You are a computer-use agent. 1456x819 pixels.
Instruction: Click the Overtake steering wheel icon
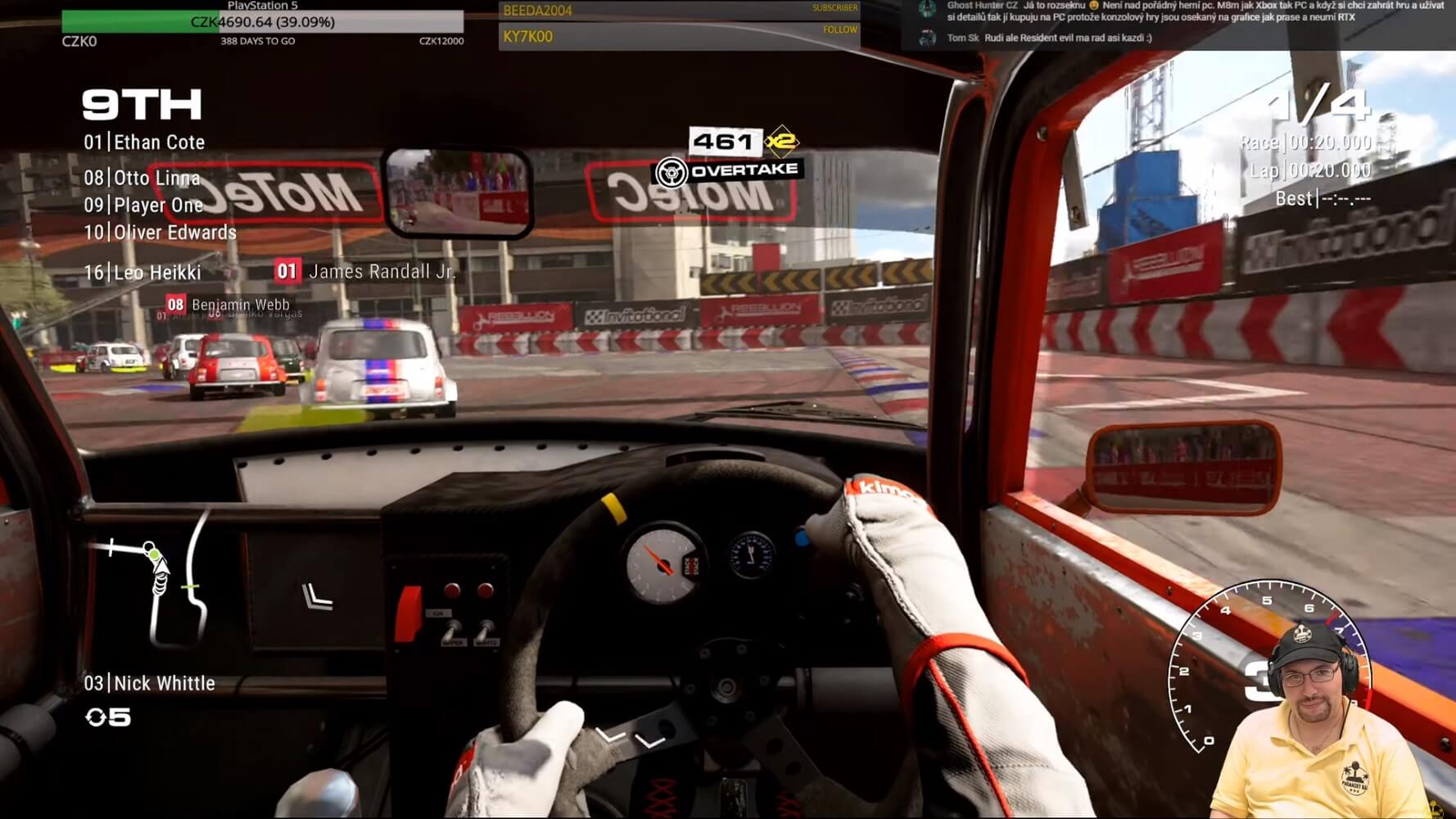[x=671, y=172]
